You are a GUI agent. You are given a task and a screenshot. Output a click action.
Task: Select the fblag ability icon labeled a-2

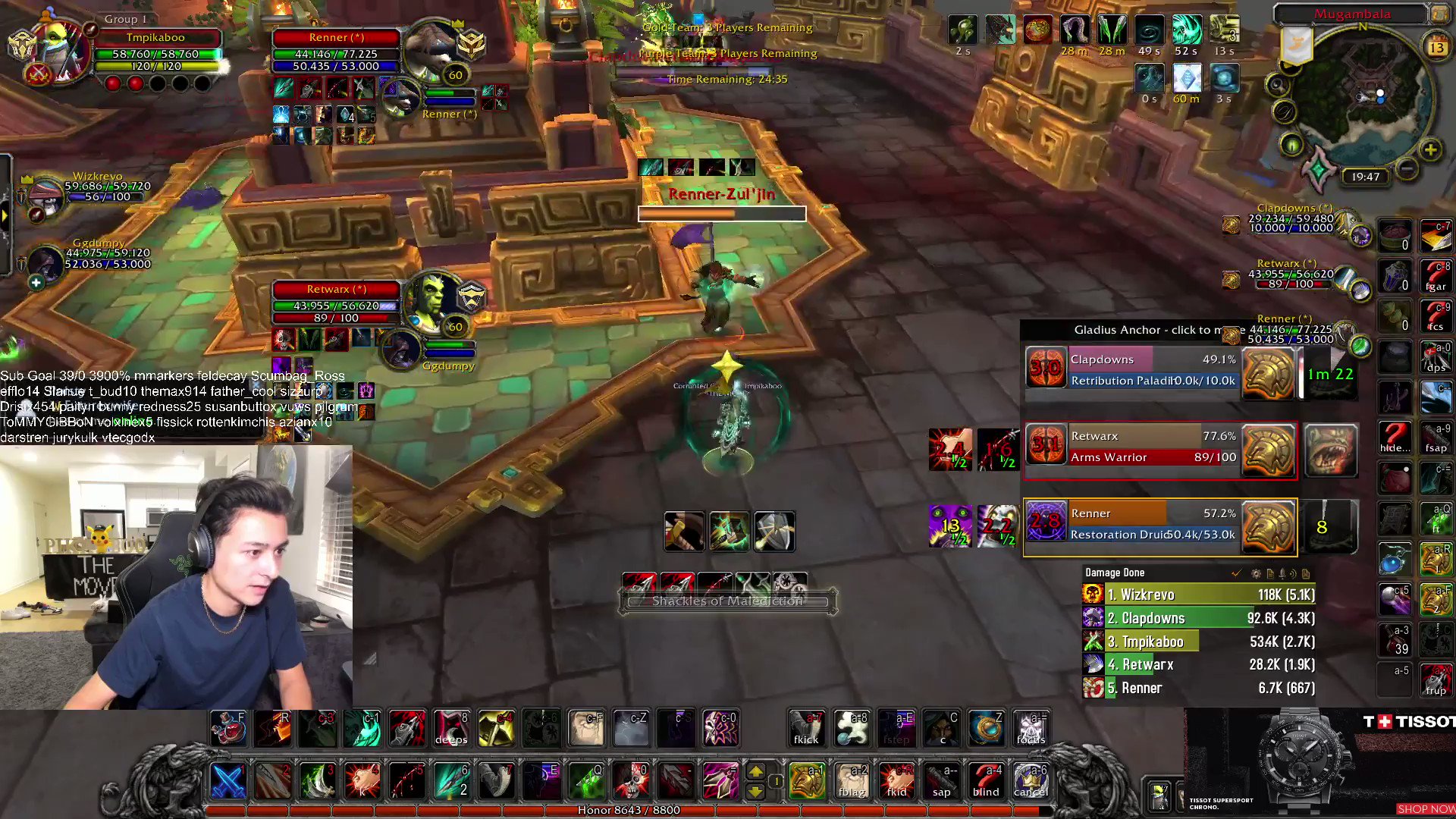pos(851,781)
